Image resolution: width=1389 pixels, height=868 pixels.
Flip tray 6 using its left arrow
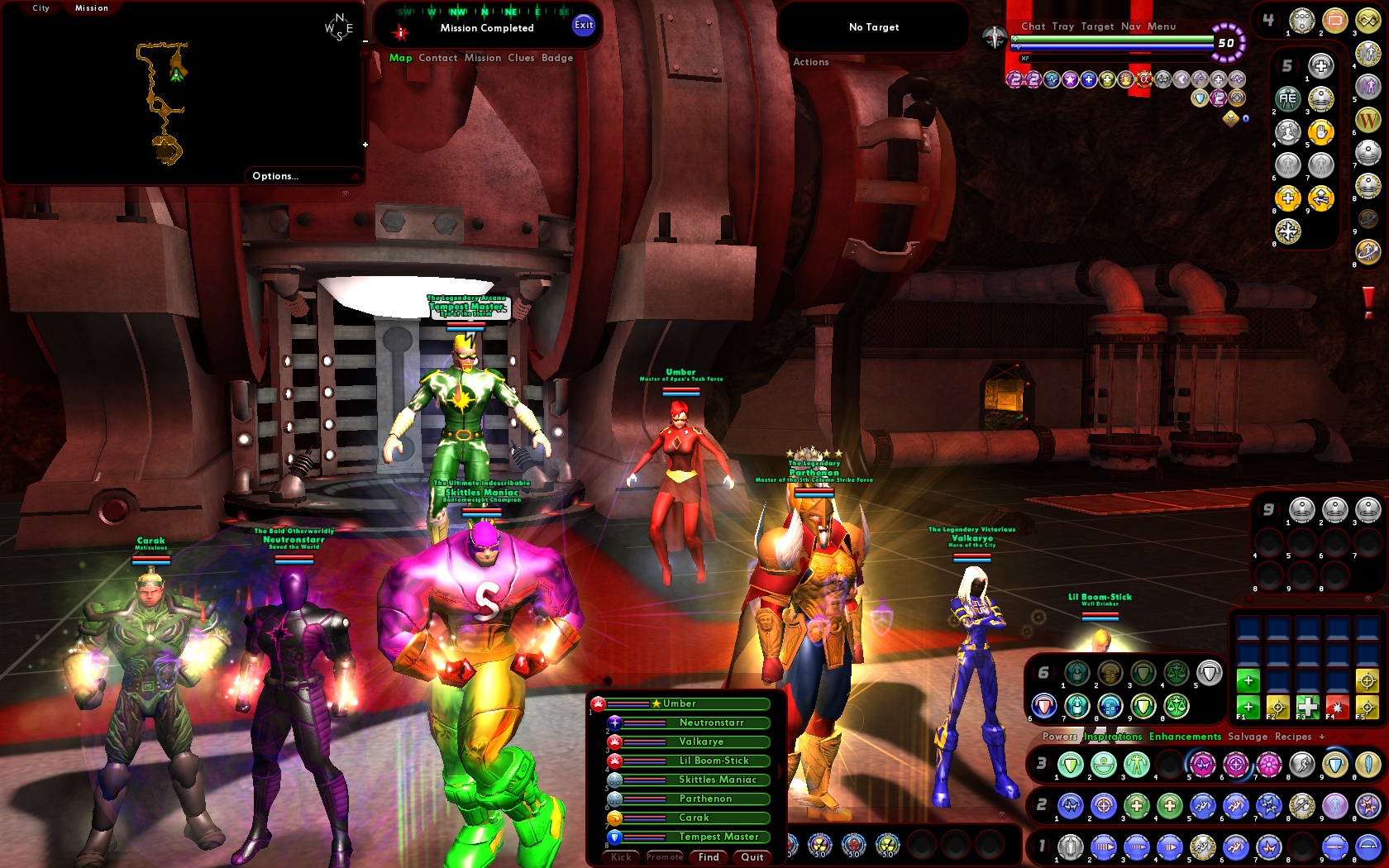point(1032,672)
